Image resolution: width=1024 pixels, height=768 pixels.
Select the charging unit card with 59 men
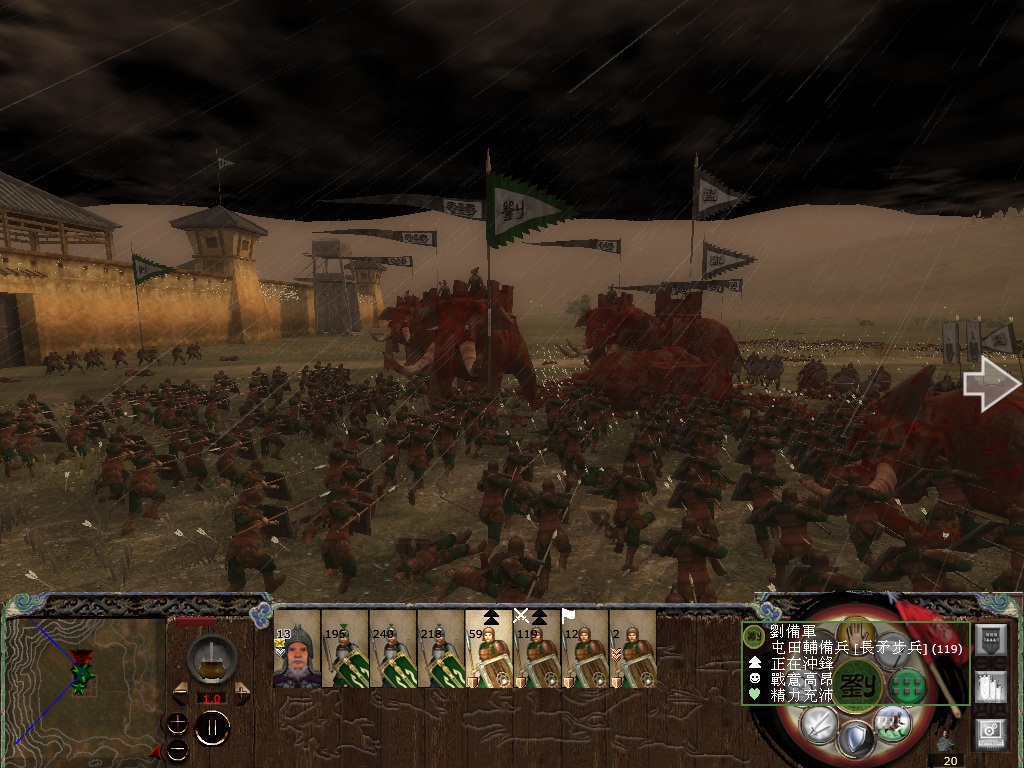[489, 650]
